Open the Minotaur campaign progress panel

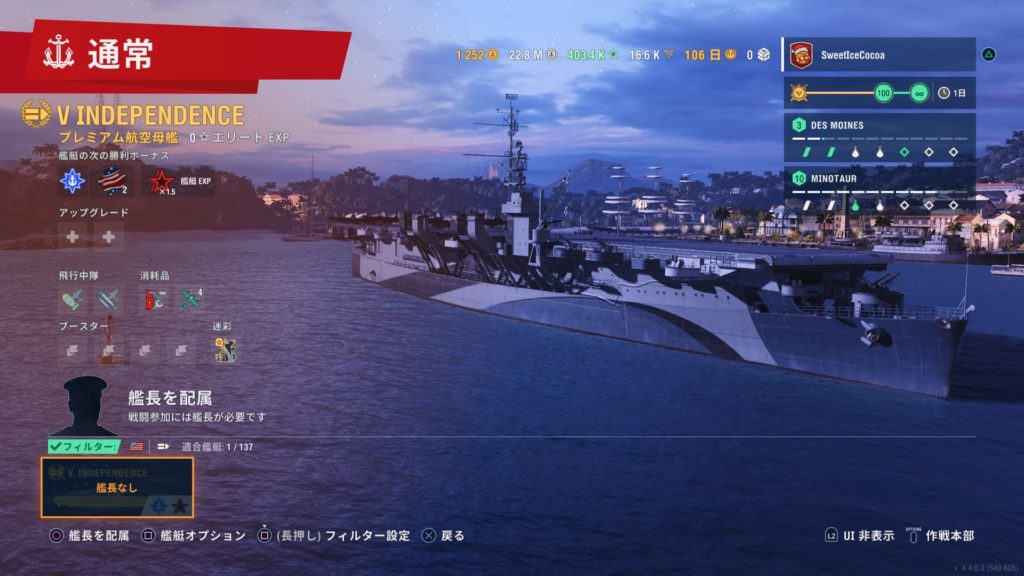tap(878, 192)
